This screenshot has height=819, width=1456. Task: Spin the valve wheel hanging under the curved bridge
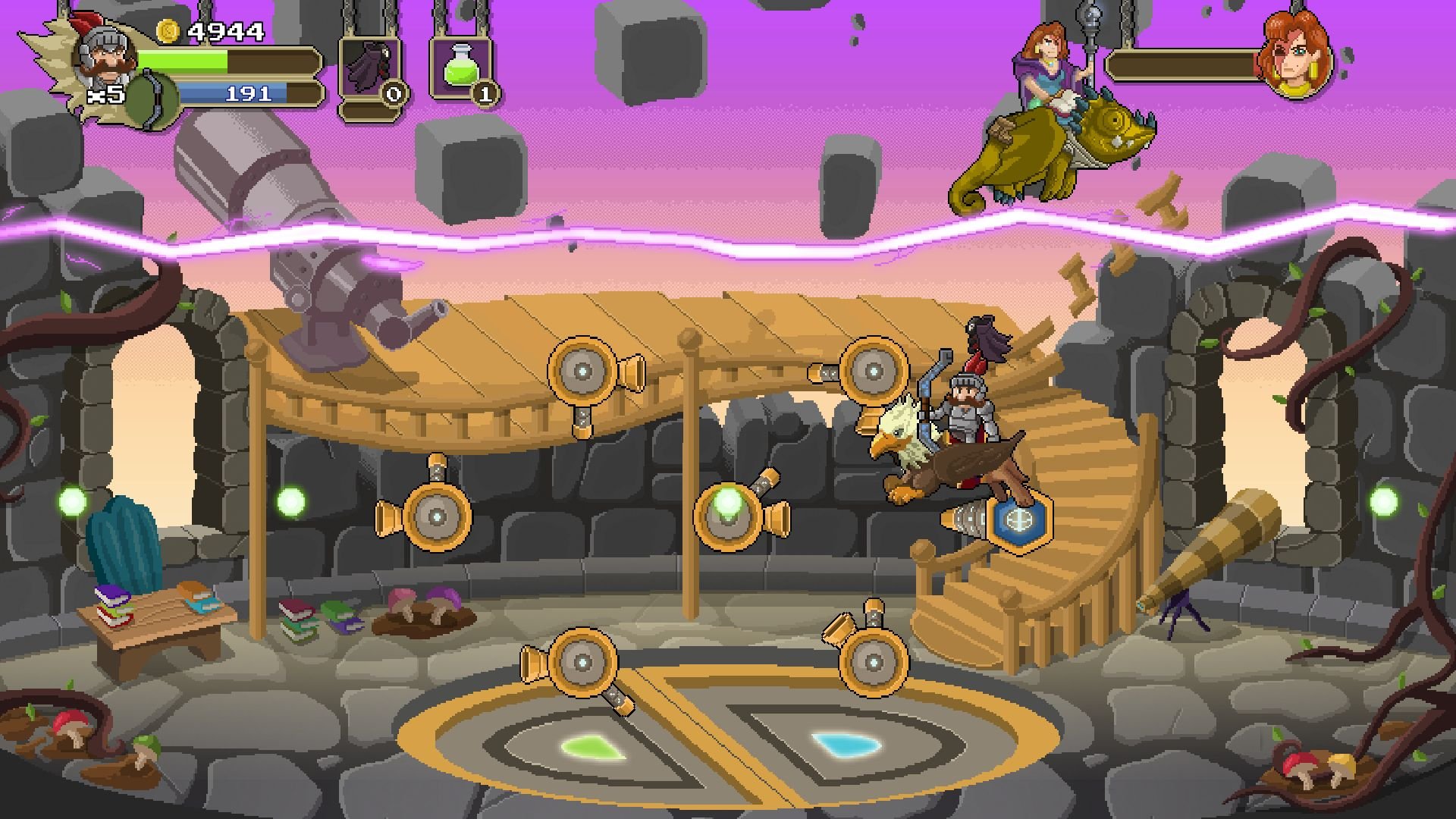tap(582, 371)
